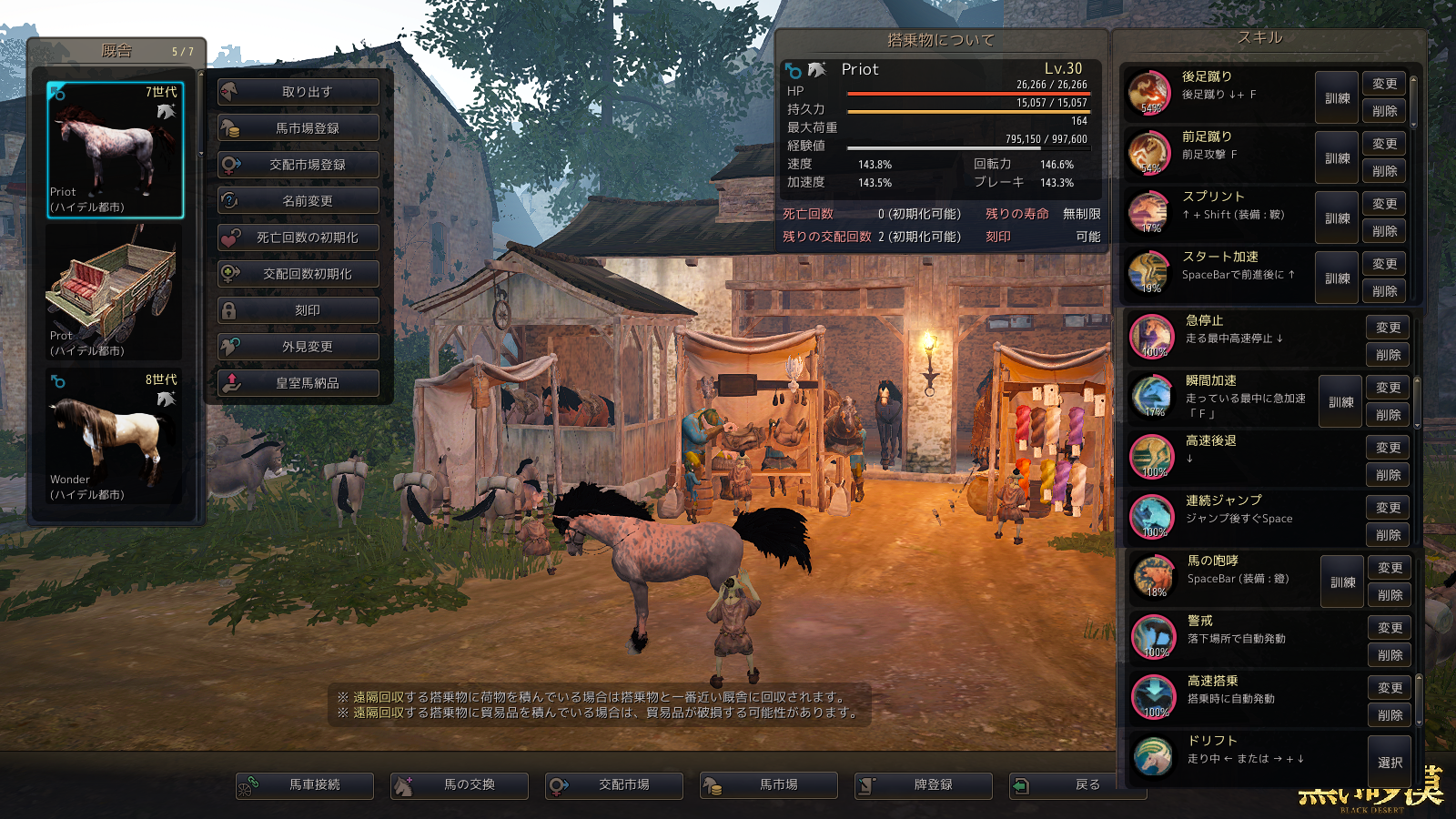The width and height of the screenshot is (1456, 819).
Task: Select the Wonder 8th generation horse
Action: (x=115, y=436)
